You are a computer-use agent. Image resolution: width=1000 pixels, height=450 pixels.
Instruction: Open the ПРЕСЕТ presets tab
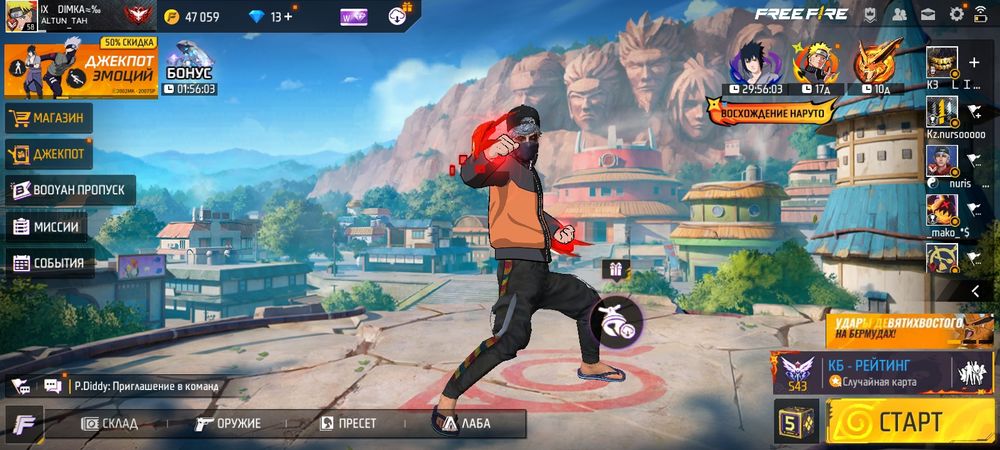point(348,423)
